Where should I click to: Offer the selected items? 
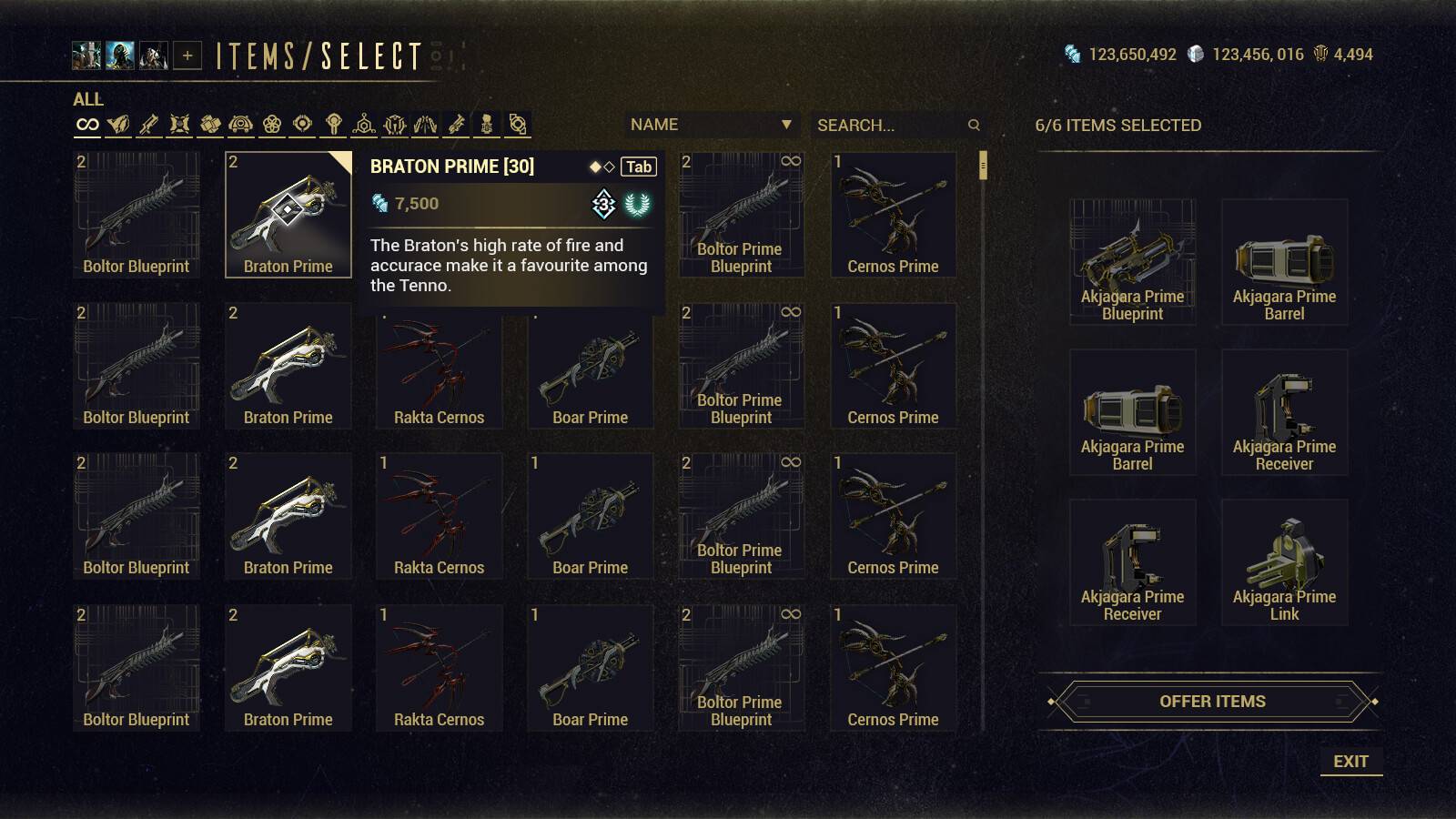pyautogui.click(x=1212, y=702)
